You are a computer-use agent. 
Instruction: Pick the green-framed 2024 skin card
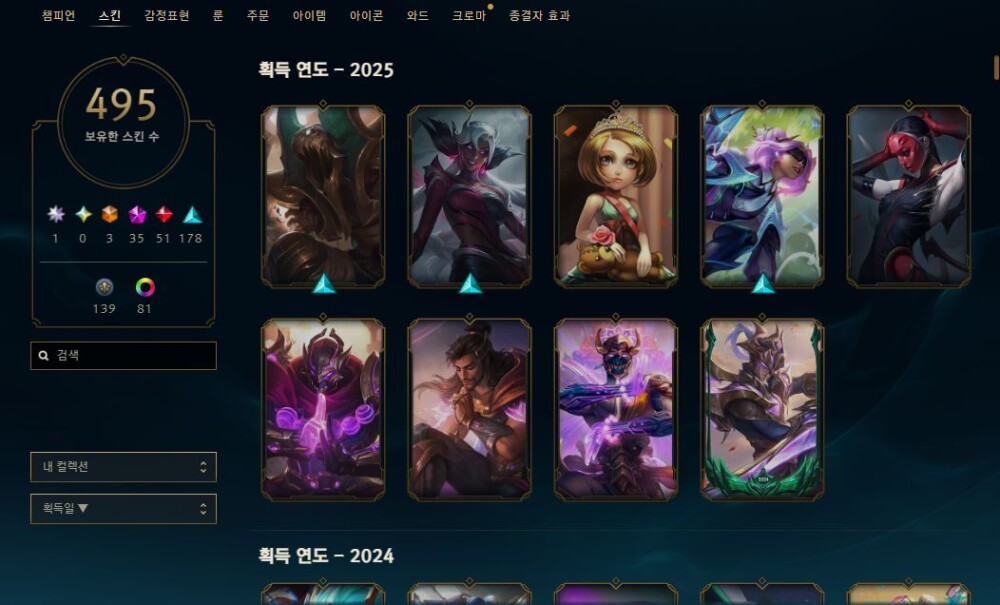(762, 409)
